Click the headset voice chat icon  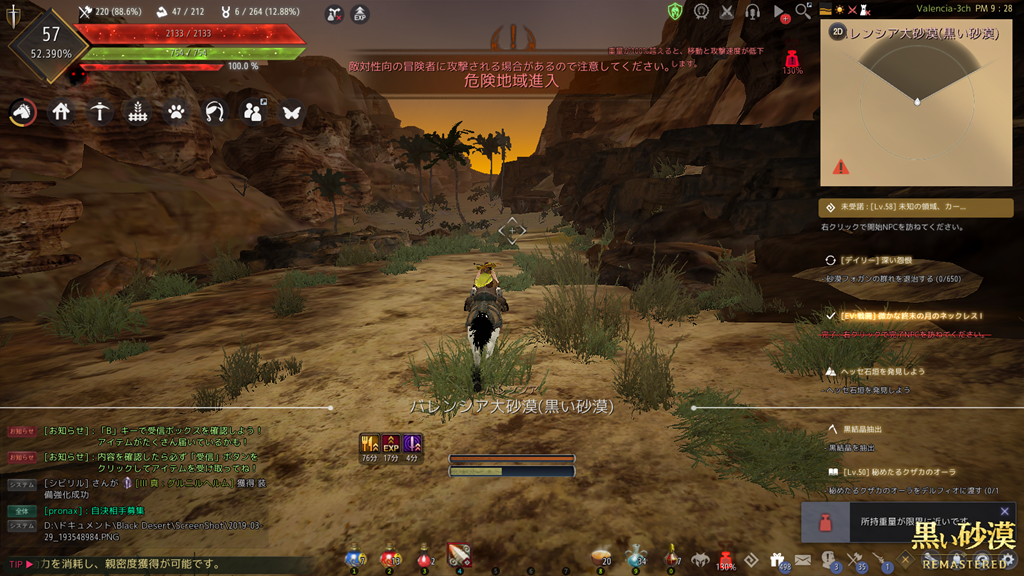[754, 11]
